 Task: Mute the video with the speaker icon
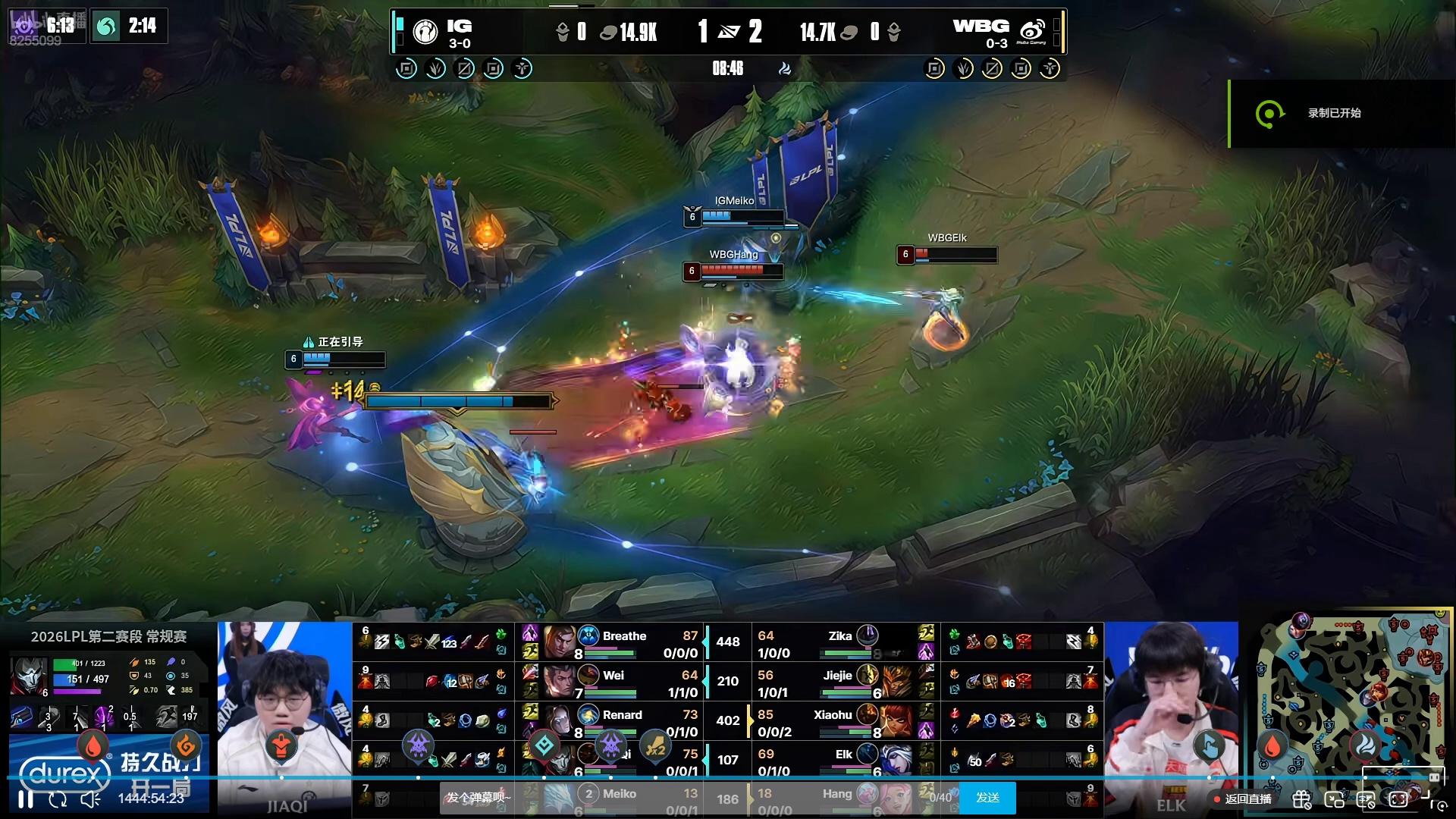click(x=90, y=799)
